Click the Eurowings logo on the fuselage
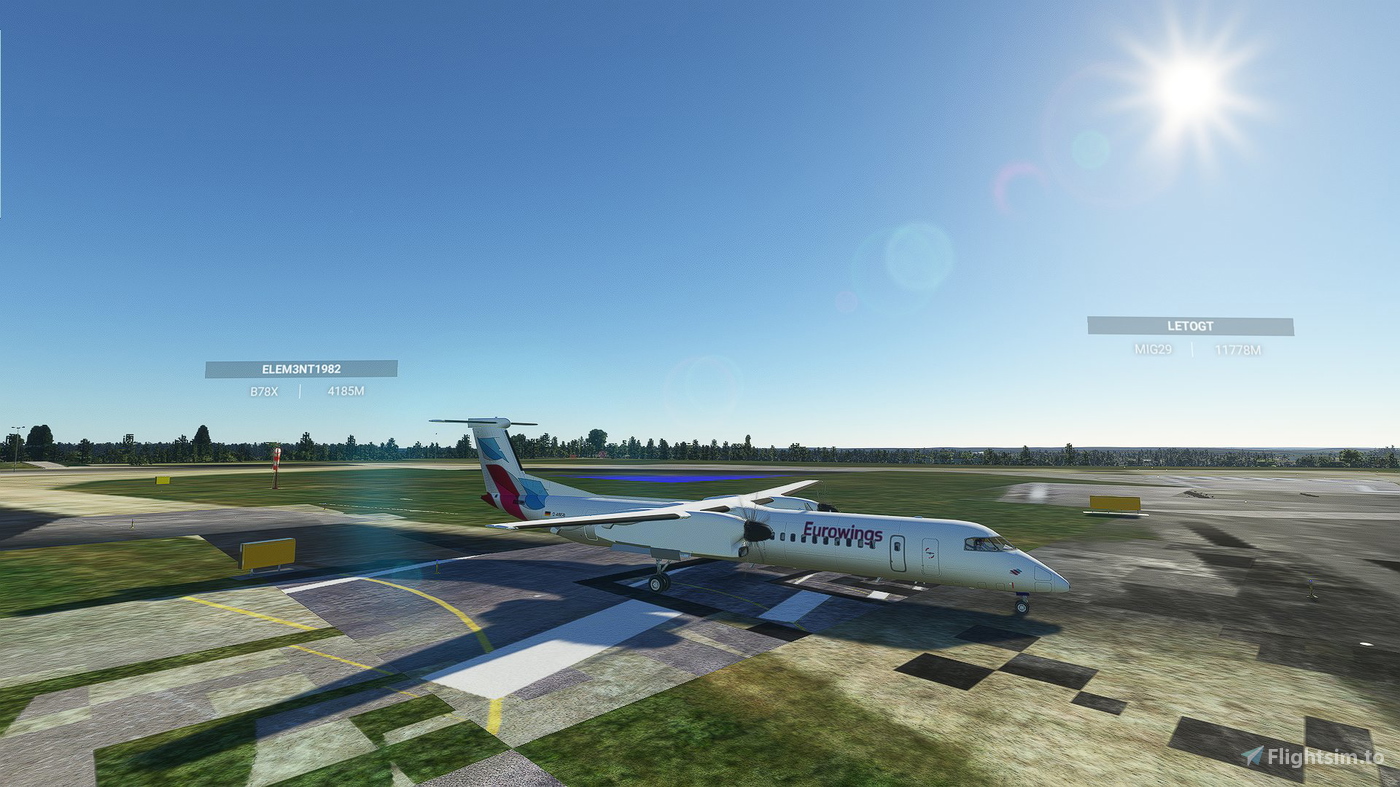1400x787 pixels. tap(843, 532)
